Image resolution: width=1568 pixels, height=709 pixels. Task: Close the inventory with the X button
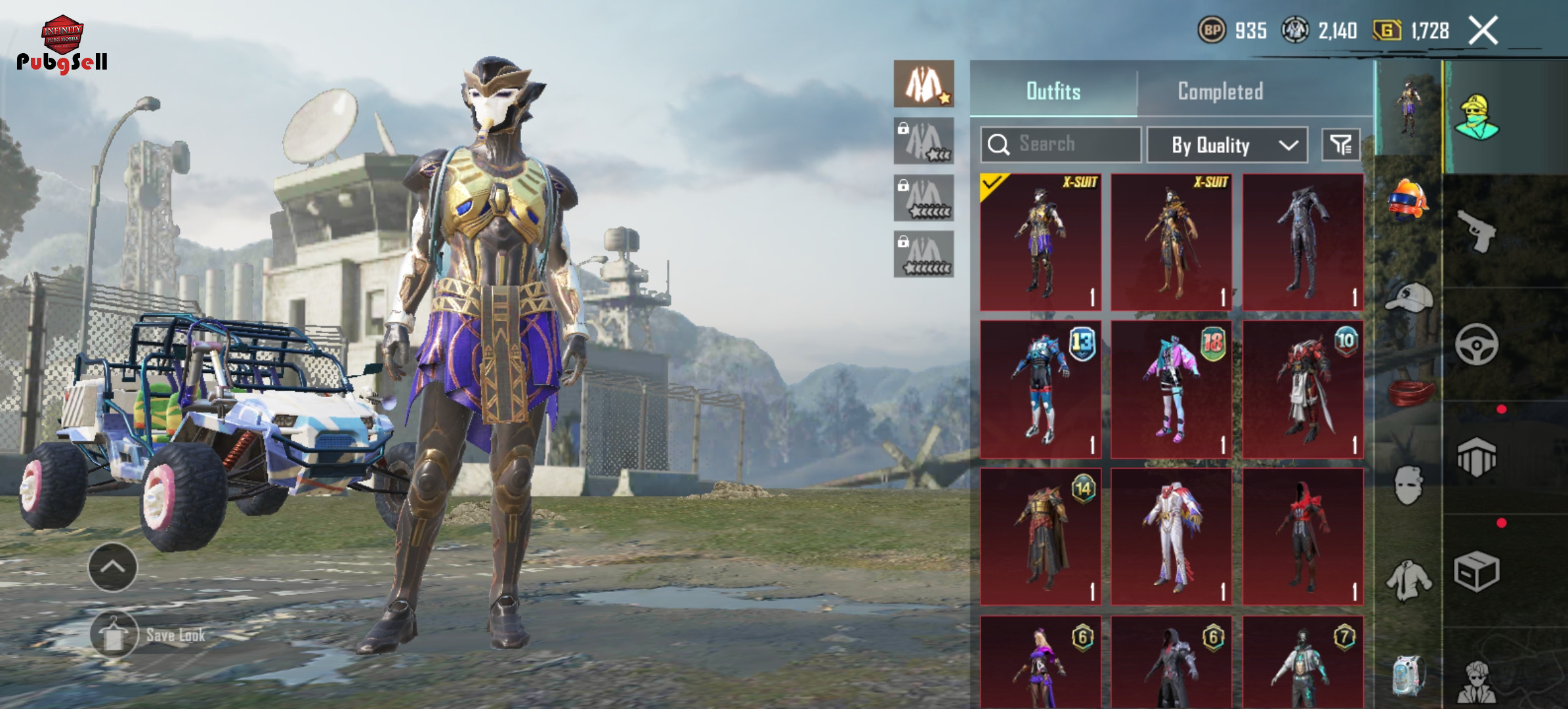click(1483, 30)
